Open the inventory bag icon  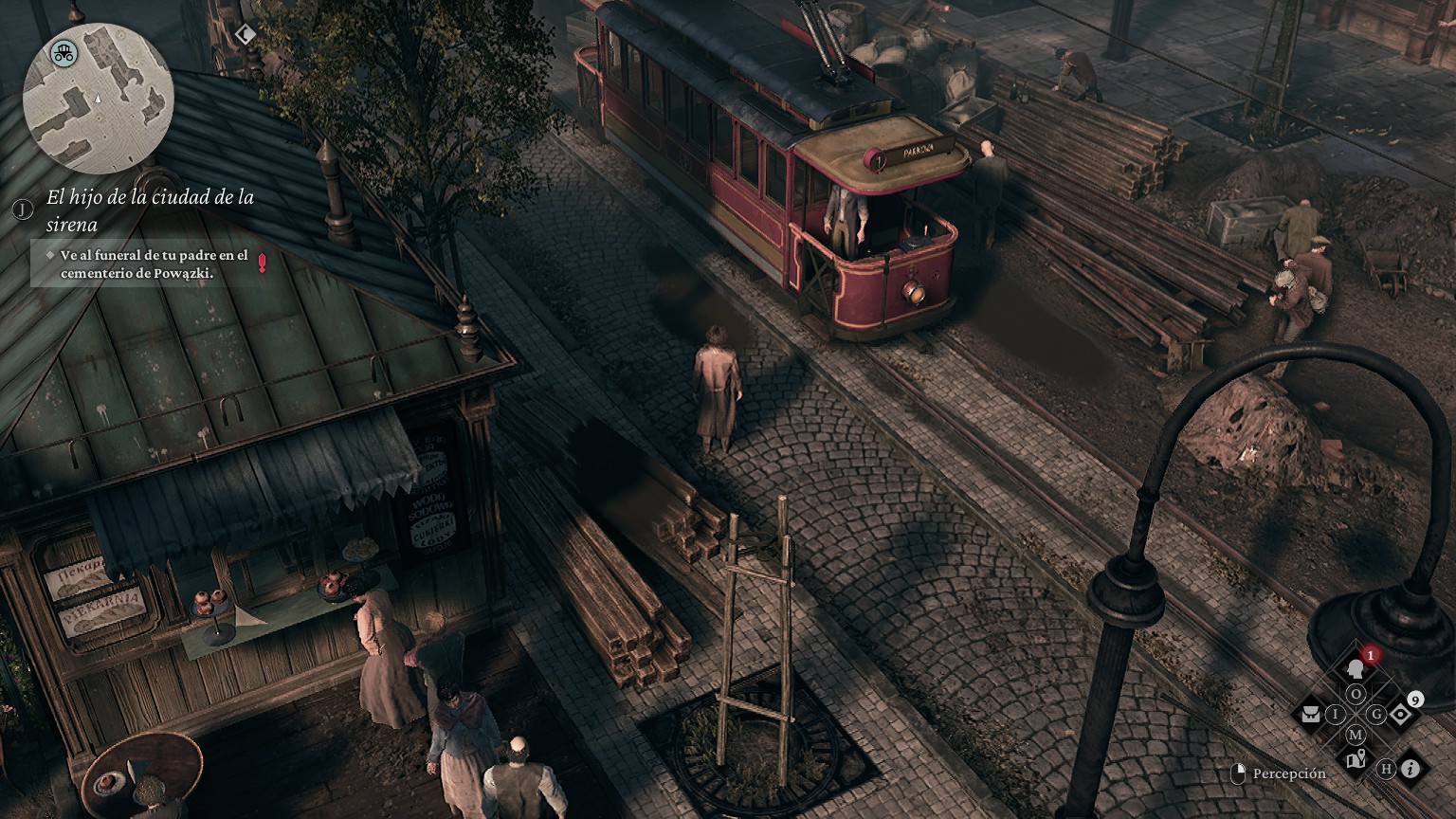[x=1311, y=714]
